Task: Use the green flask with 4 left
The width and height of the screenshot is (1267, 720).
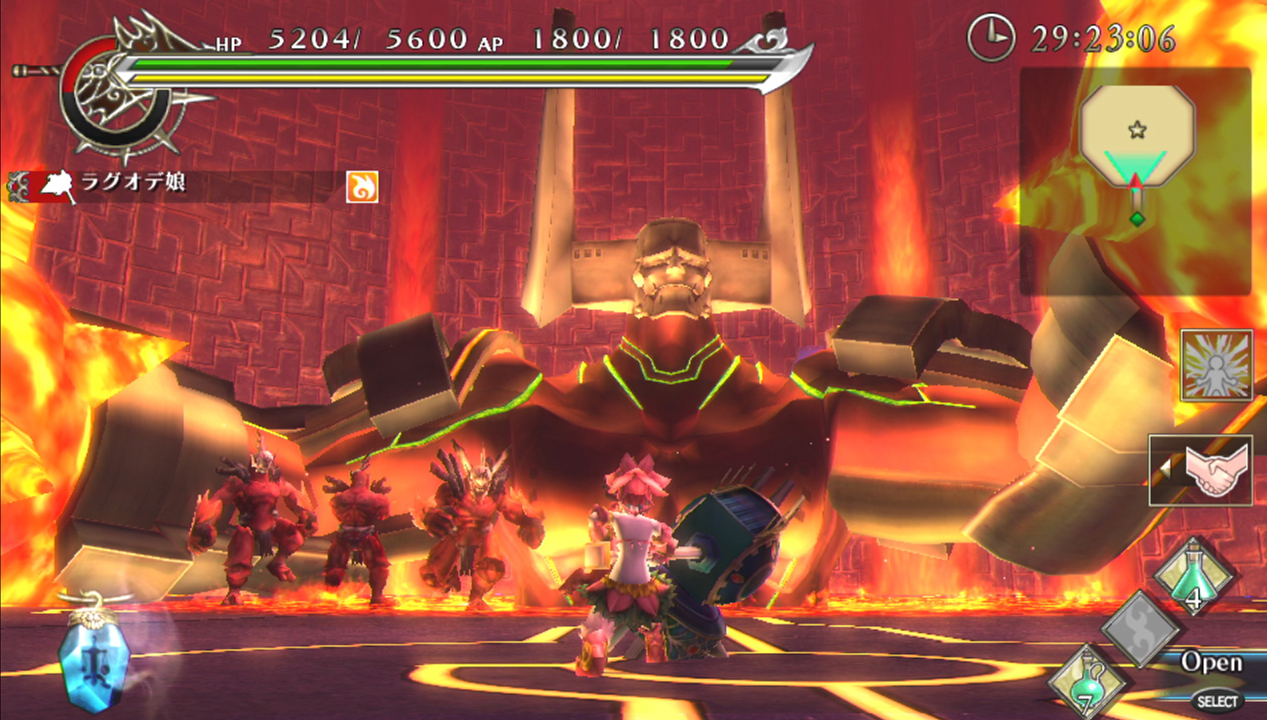Action: (1195, 577)
